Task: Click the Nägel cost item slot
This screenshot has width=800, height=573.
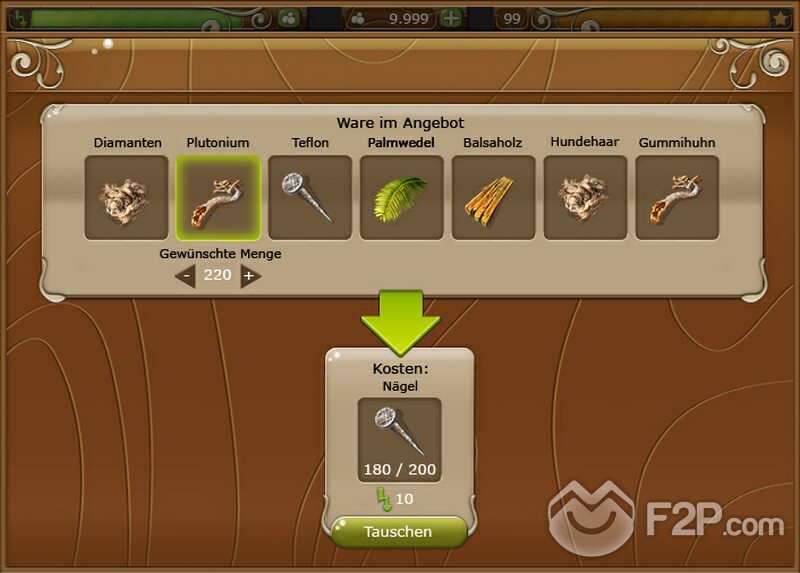Action: (400, 440)
